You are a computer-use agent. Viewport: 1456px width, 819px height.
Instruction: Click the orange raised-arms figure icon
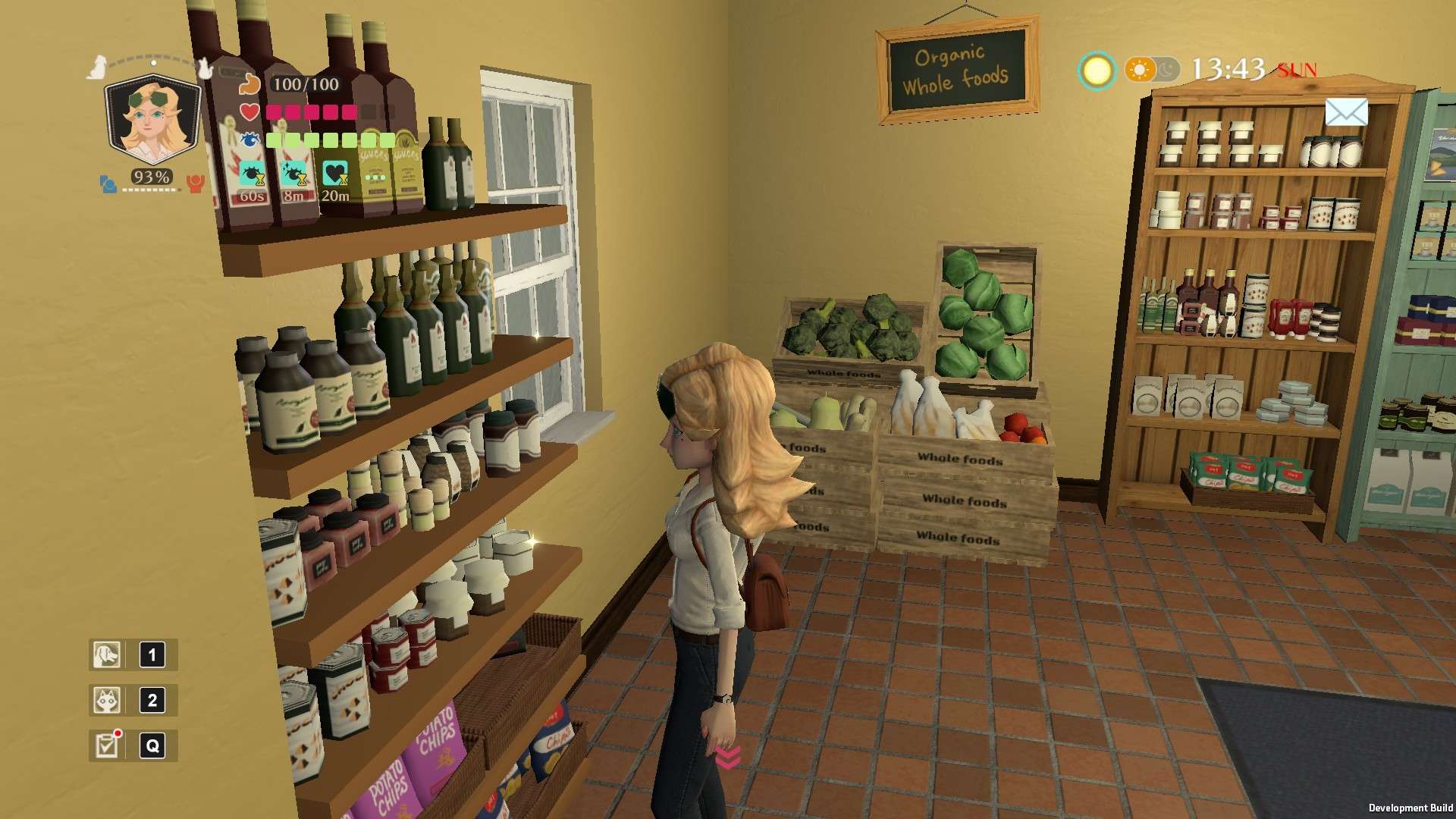pos(196,184)
